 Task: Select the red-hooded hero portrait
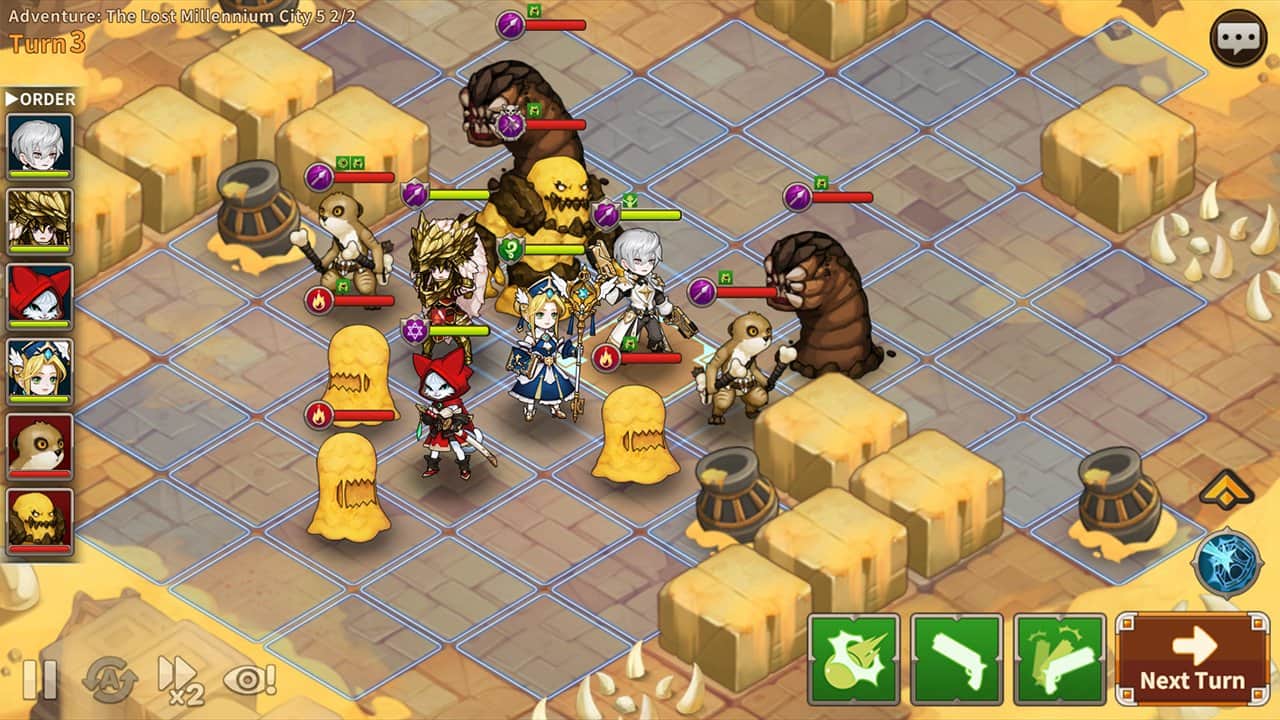pos(40,296)
